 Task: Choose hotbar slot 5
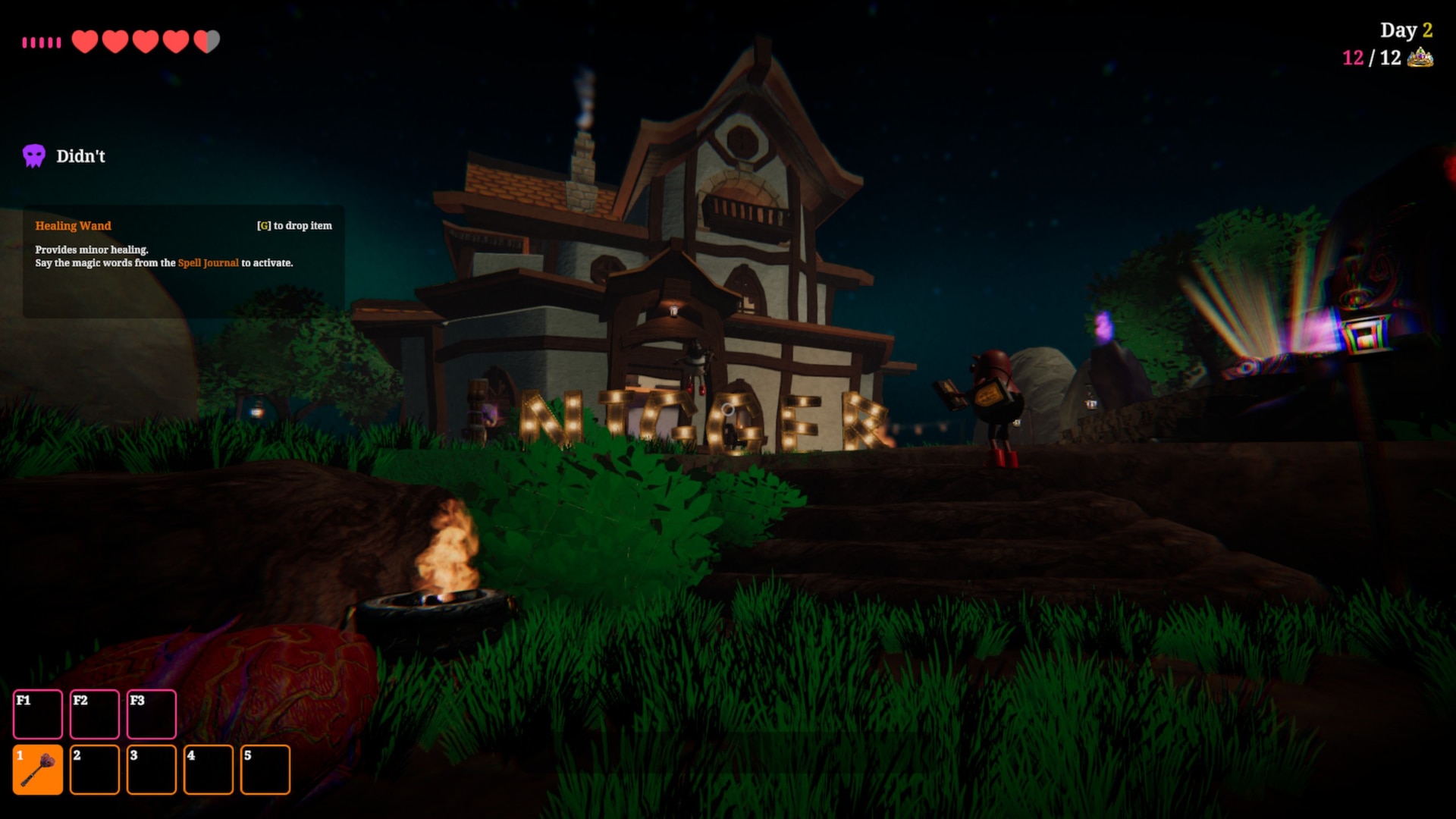pos(265,770)
